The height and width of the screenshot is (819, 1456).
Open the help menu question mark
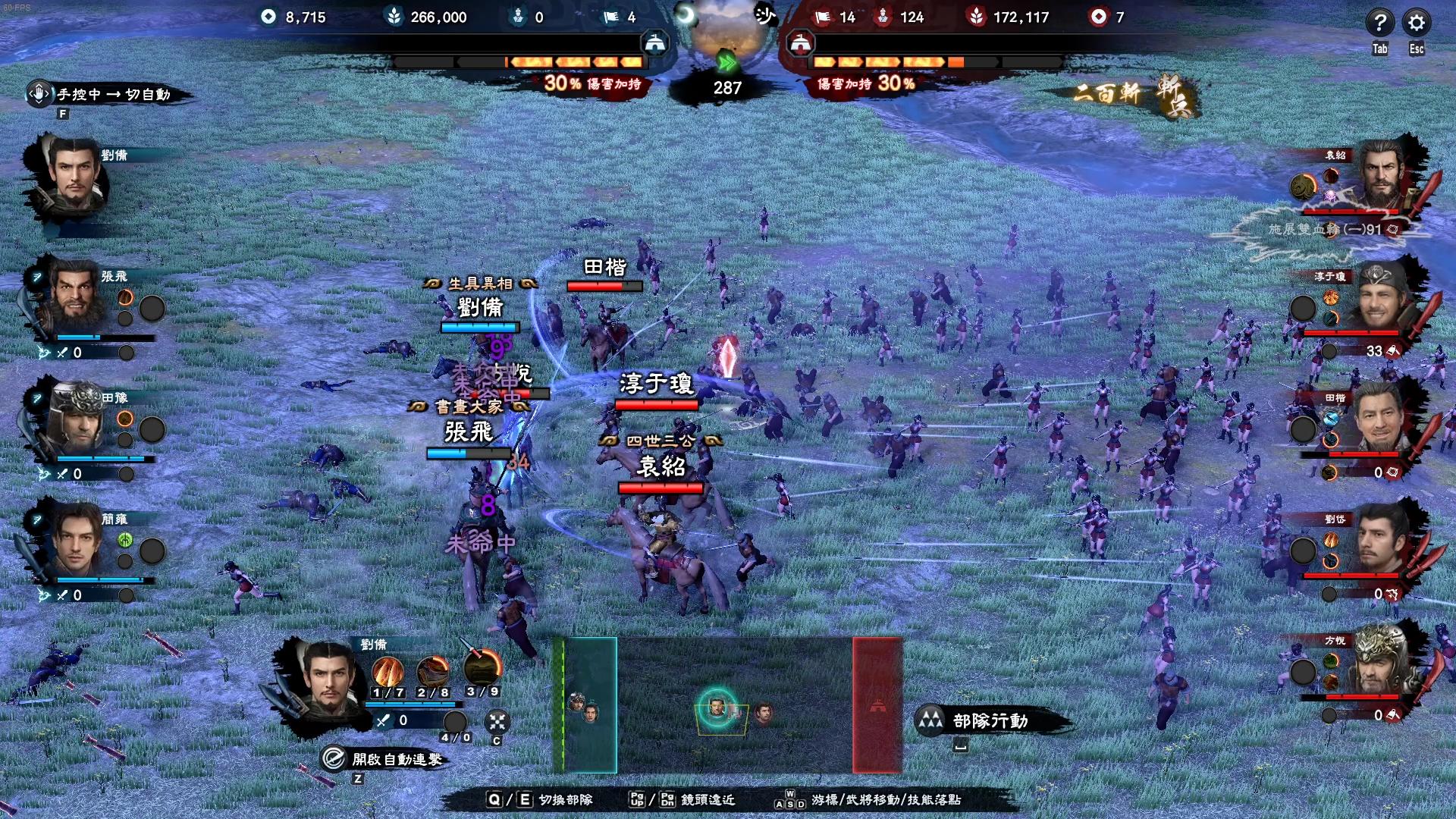(1379, 23)
